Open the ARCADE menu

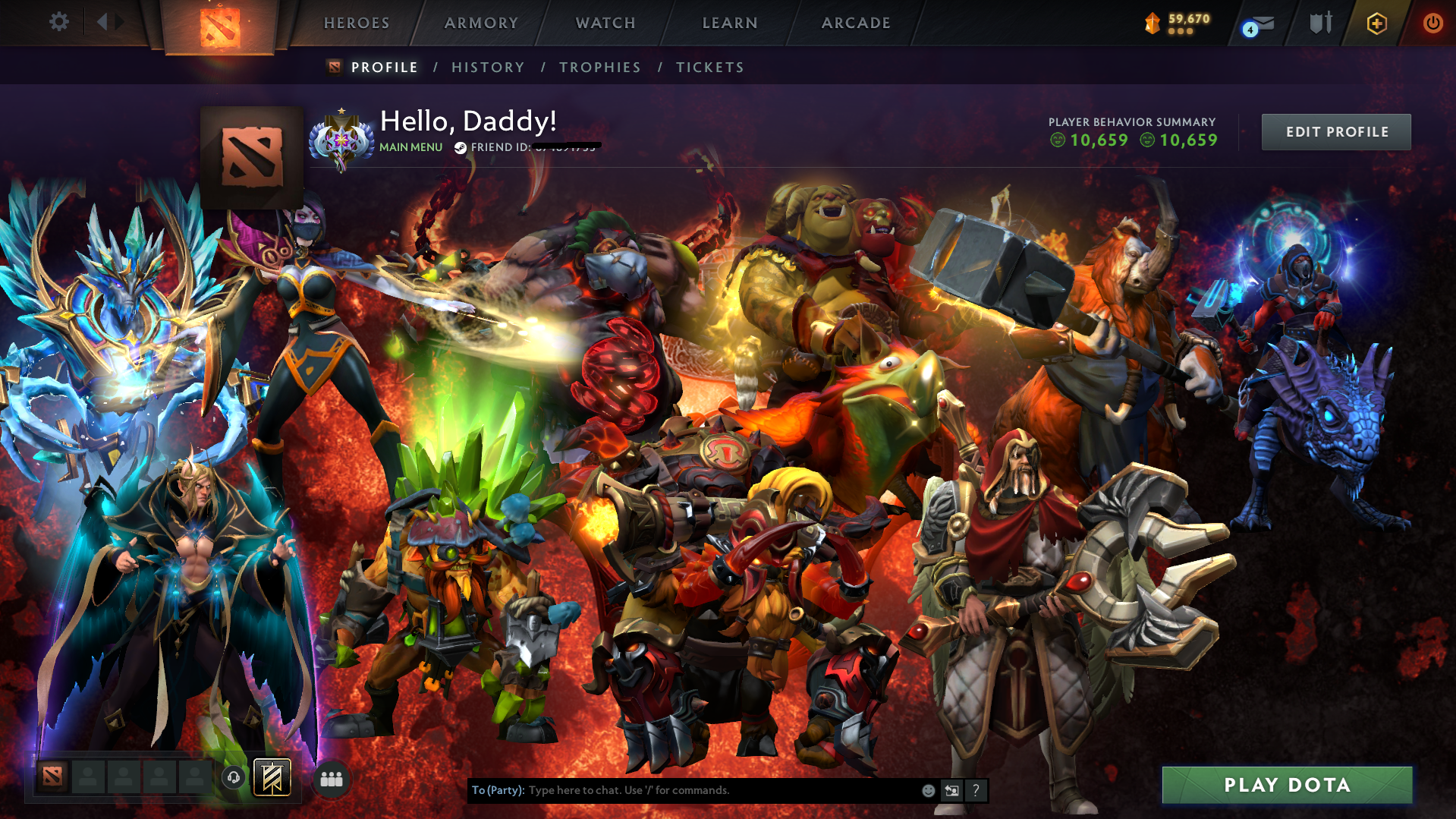[x=855, y=23]
